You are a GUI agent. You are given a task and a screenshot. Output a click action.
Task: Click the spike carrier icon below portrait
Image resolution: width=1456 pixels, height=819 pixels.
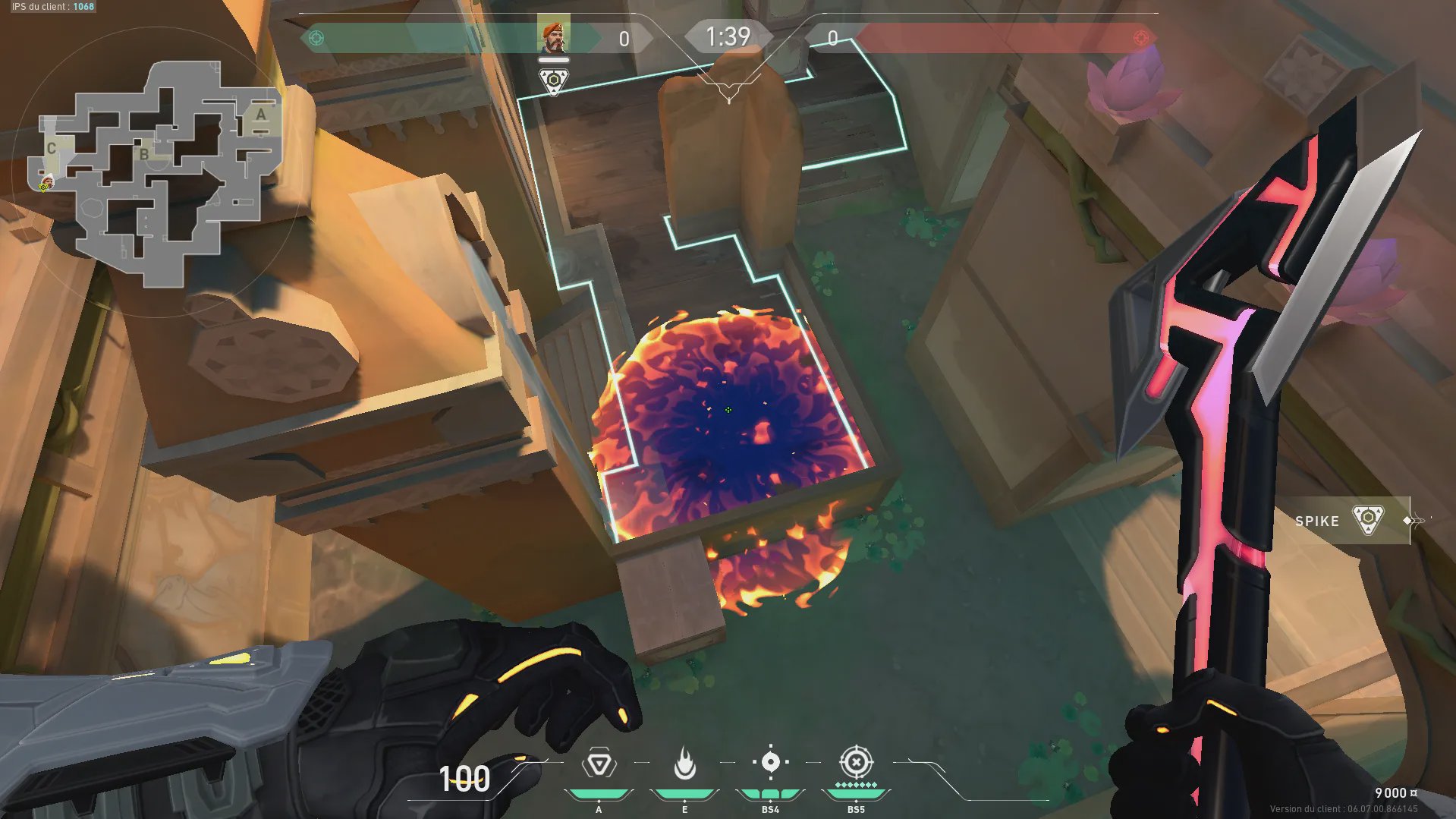click(x=553, y=80)
